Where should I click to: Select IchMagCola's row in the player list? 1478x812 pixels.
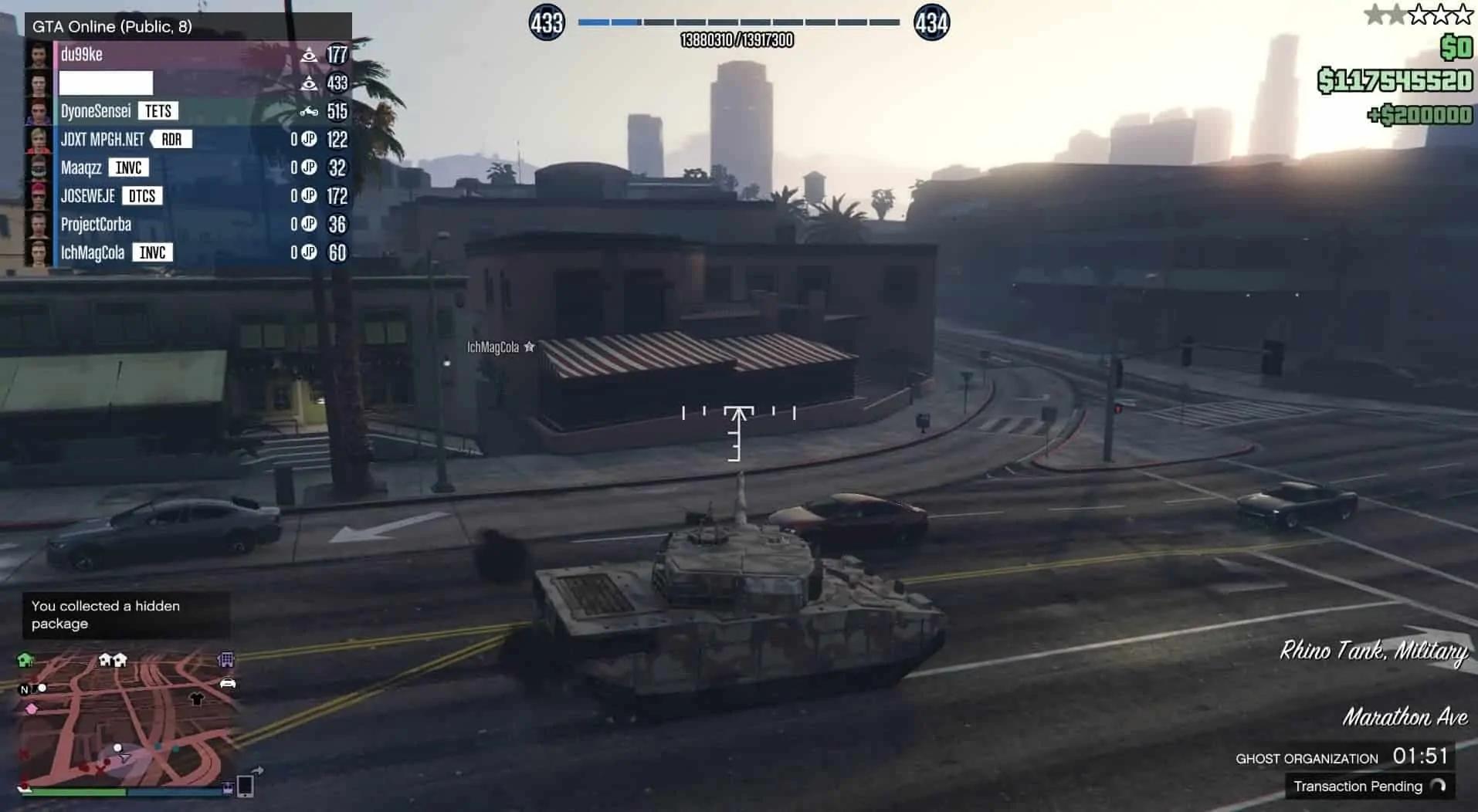pos(92,253)
